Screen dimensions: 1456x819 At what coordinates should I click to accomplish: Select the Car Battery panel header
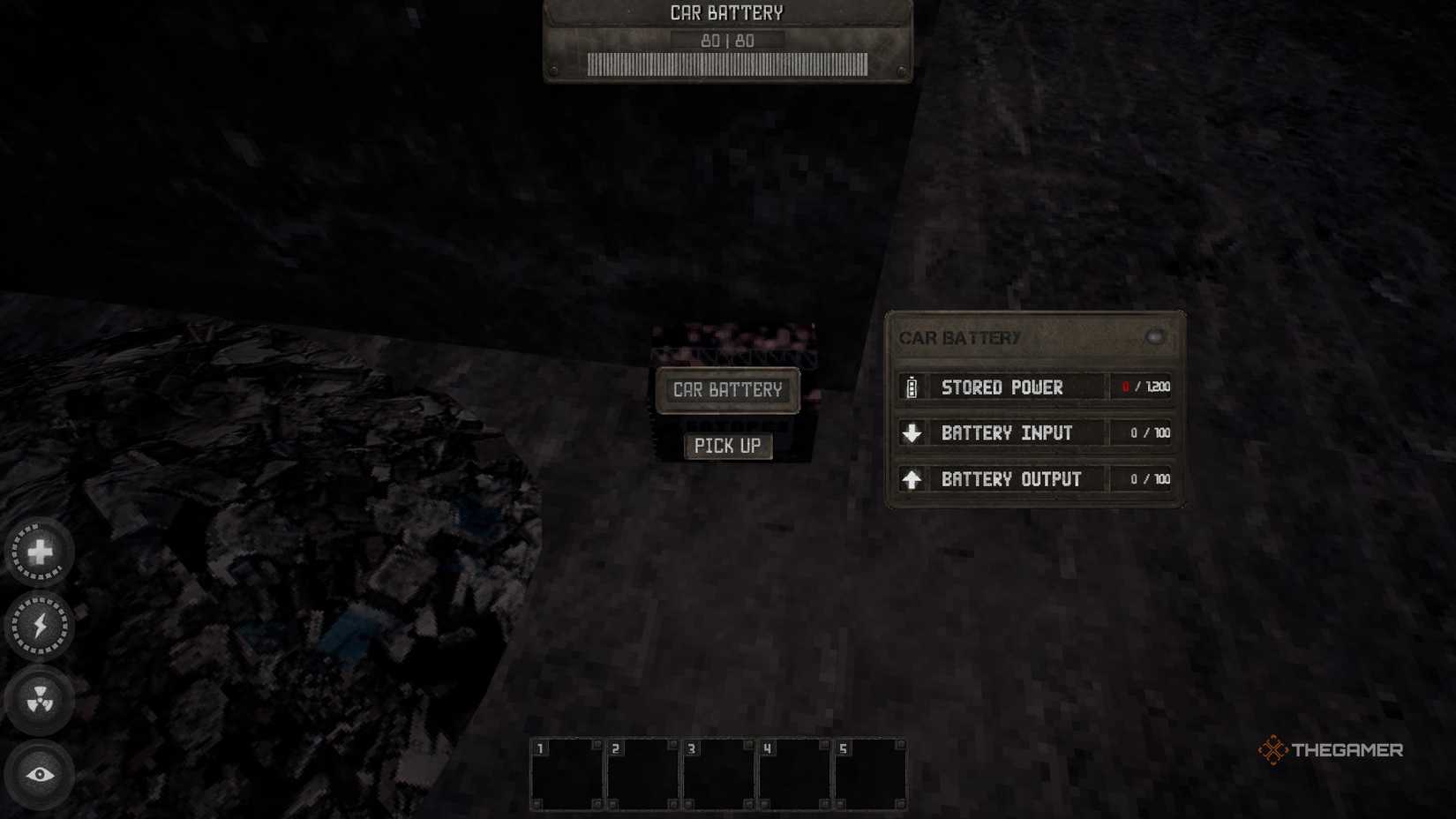tap(959, 337)
